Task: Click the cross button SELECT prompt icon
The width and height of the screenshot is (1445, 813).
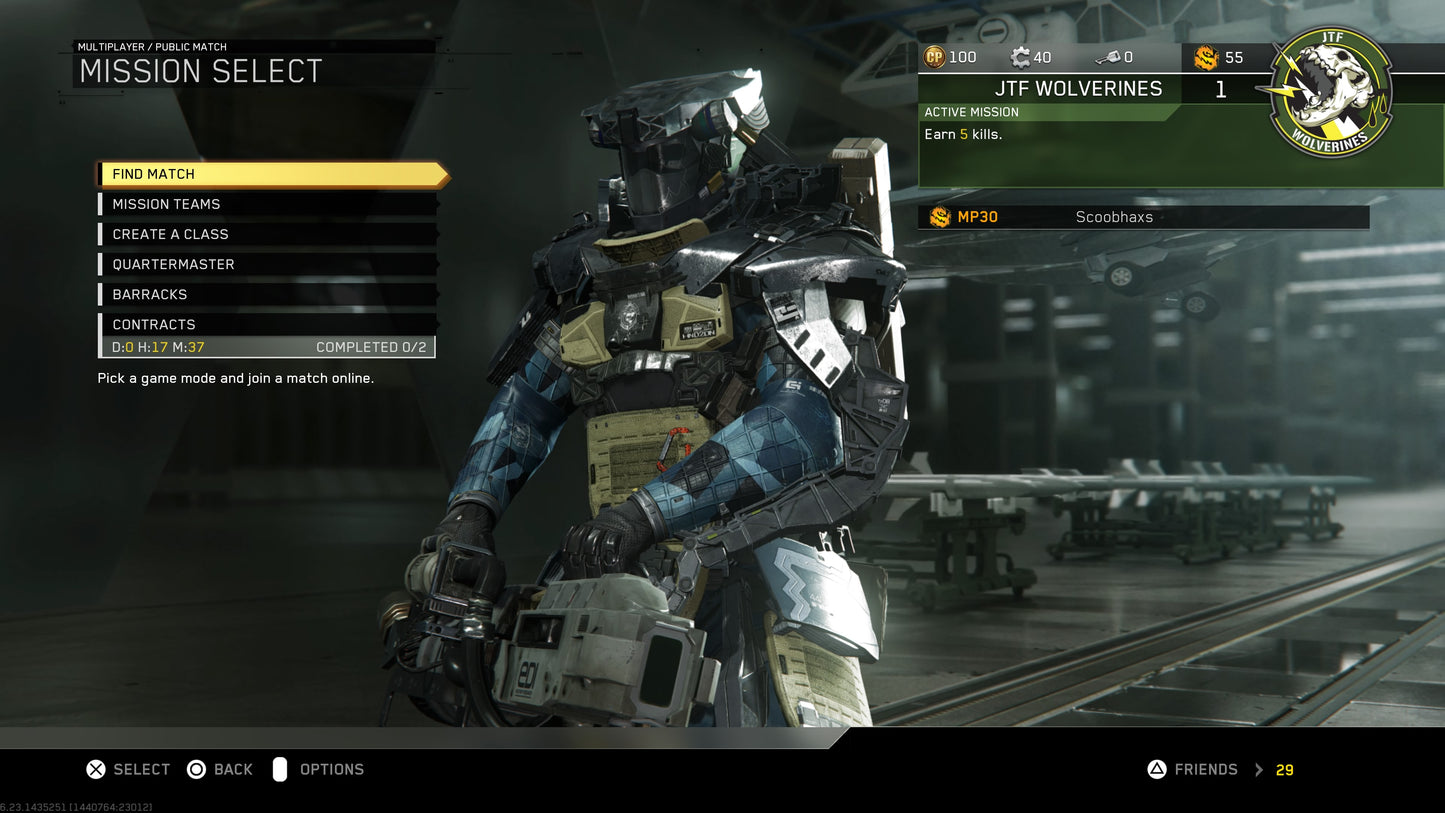Action: (95, 769)
